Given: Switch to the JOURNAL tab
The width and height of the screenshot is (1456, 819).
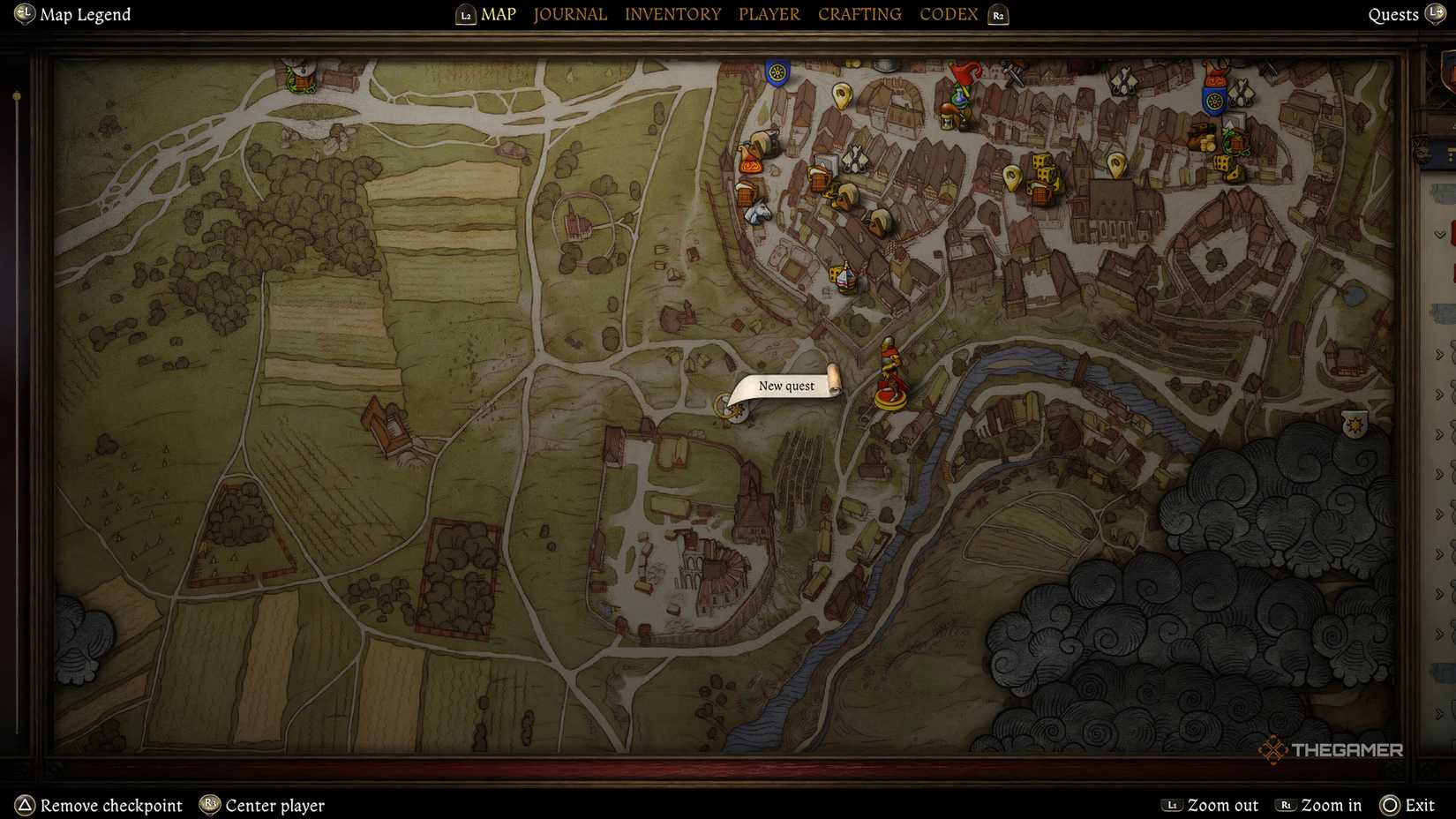Looking at the screenshot, I should coord(569,14).
